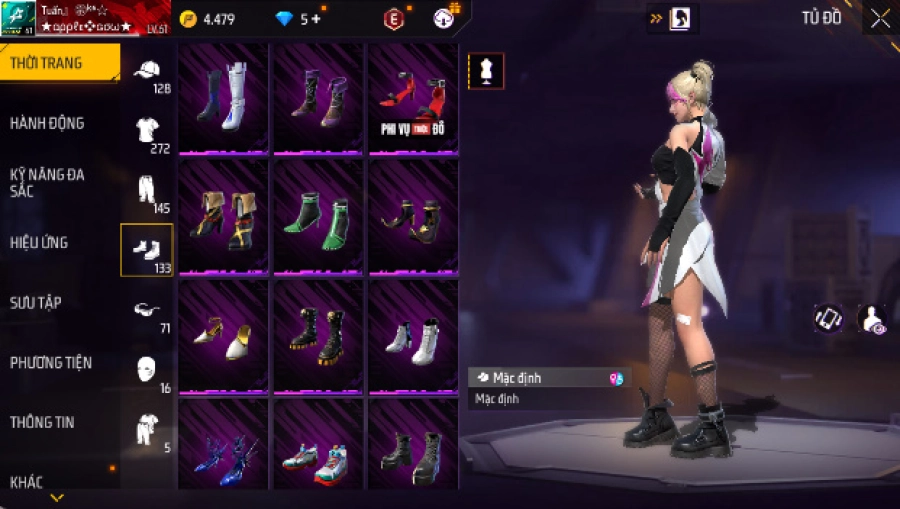Viewport: 900px width, 509px height.
Task: Open the Mặc định outfit preset selector
Action: pyautogui.click(x=549, y=378)
